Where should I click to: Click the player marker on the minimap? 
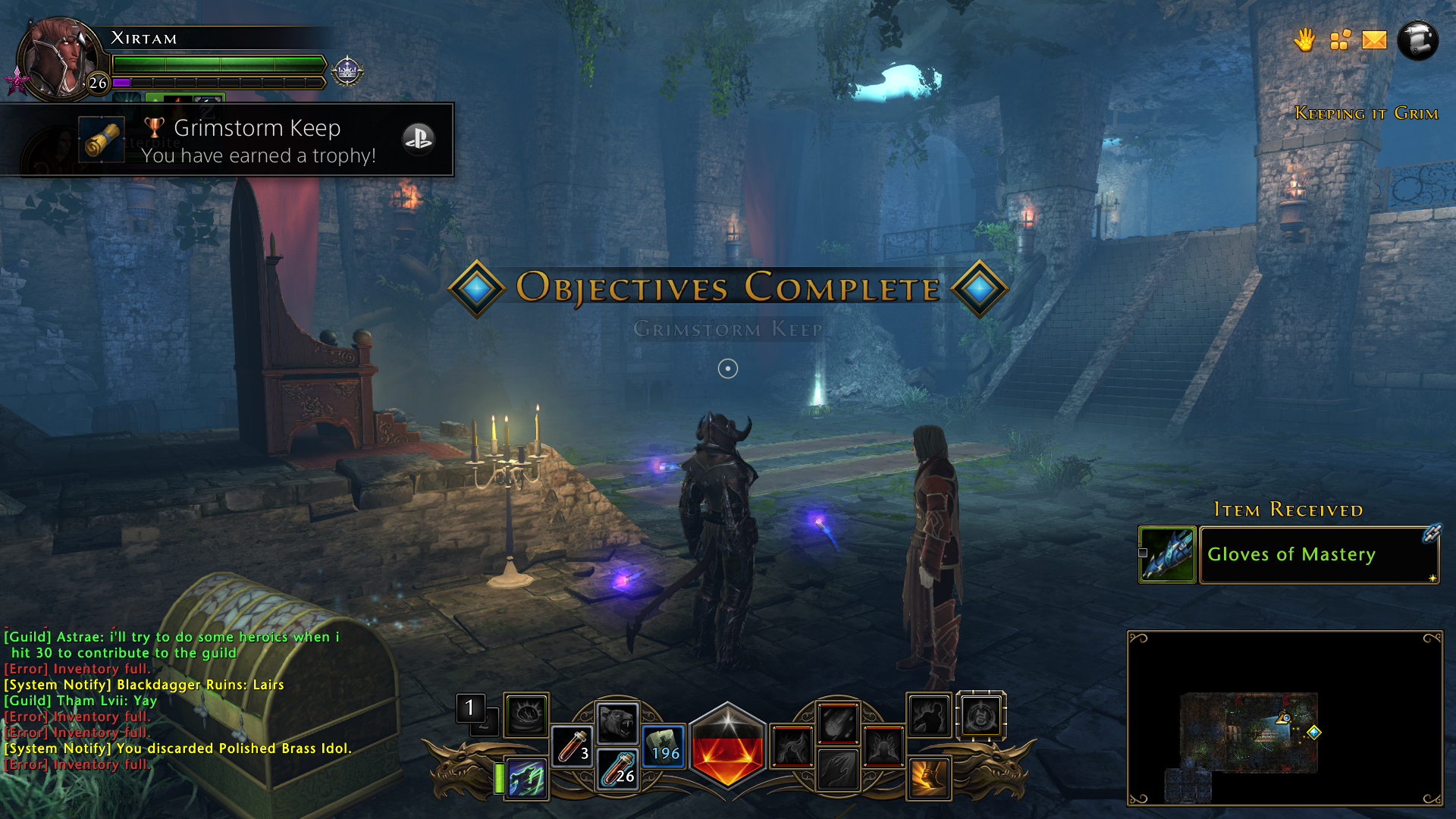point(1284,717)
